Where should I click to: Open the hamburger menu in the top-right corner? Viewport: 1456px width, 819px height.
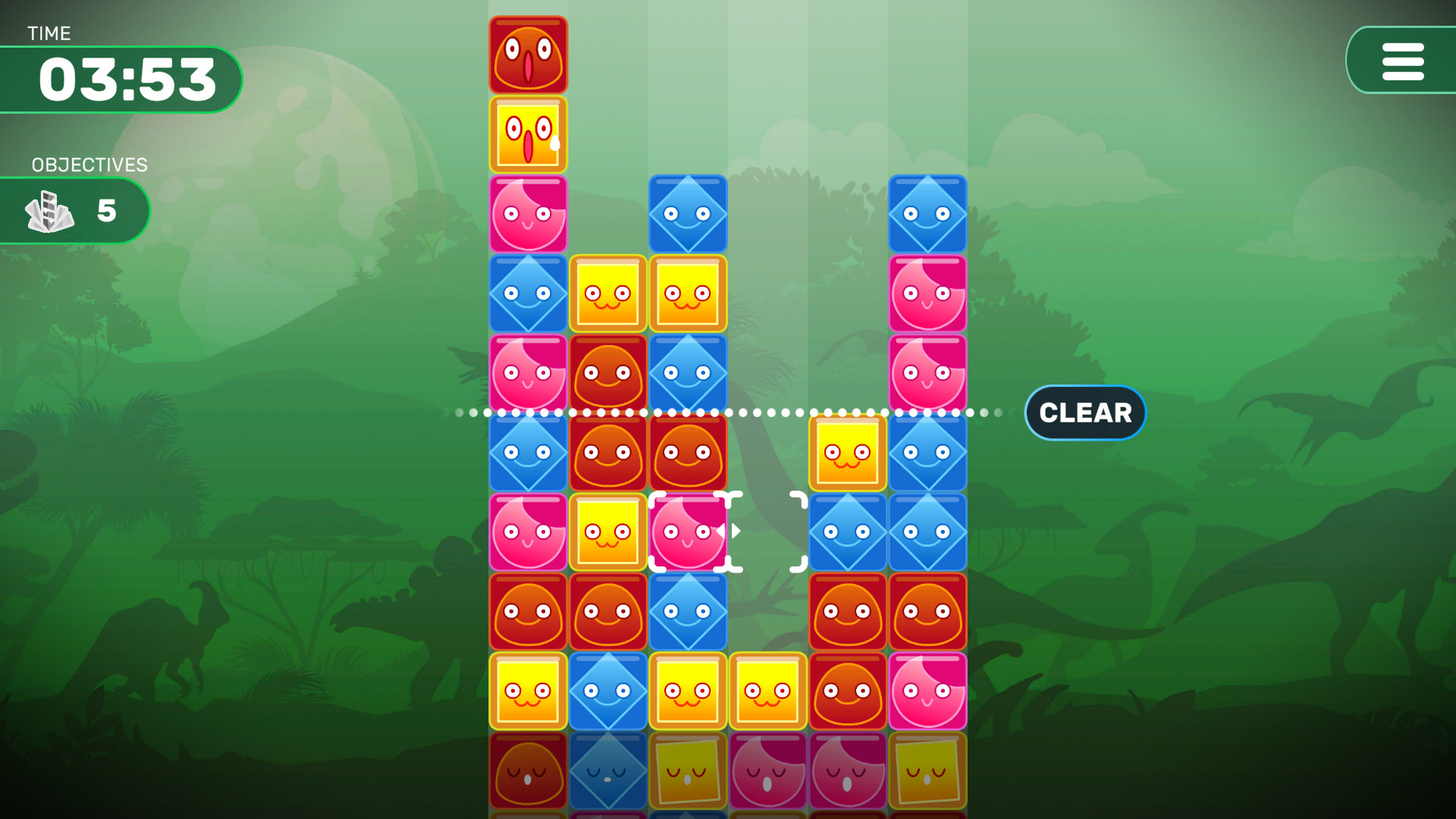(x=1402, y=61)
